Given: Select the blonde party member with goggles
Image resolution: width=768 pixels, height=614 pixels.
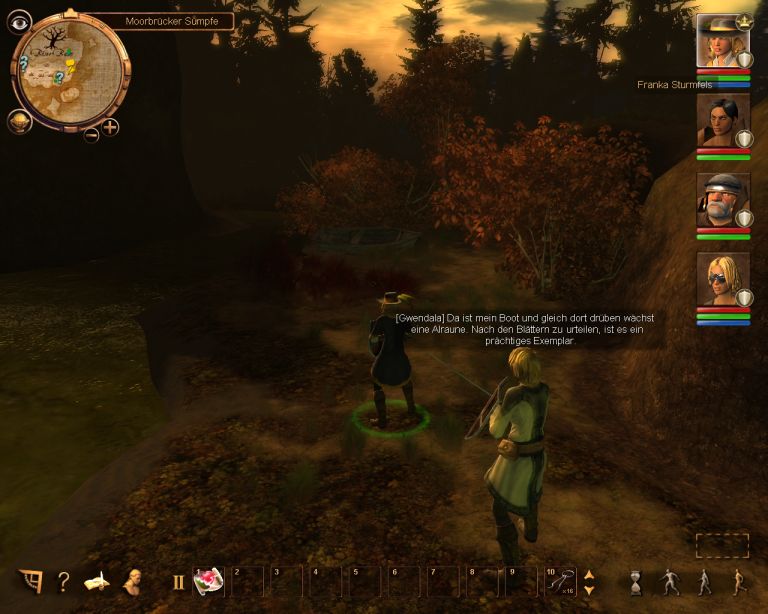Looking at the screenshot, I should [x=722, y=279].
